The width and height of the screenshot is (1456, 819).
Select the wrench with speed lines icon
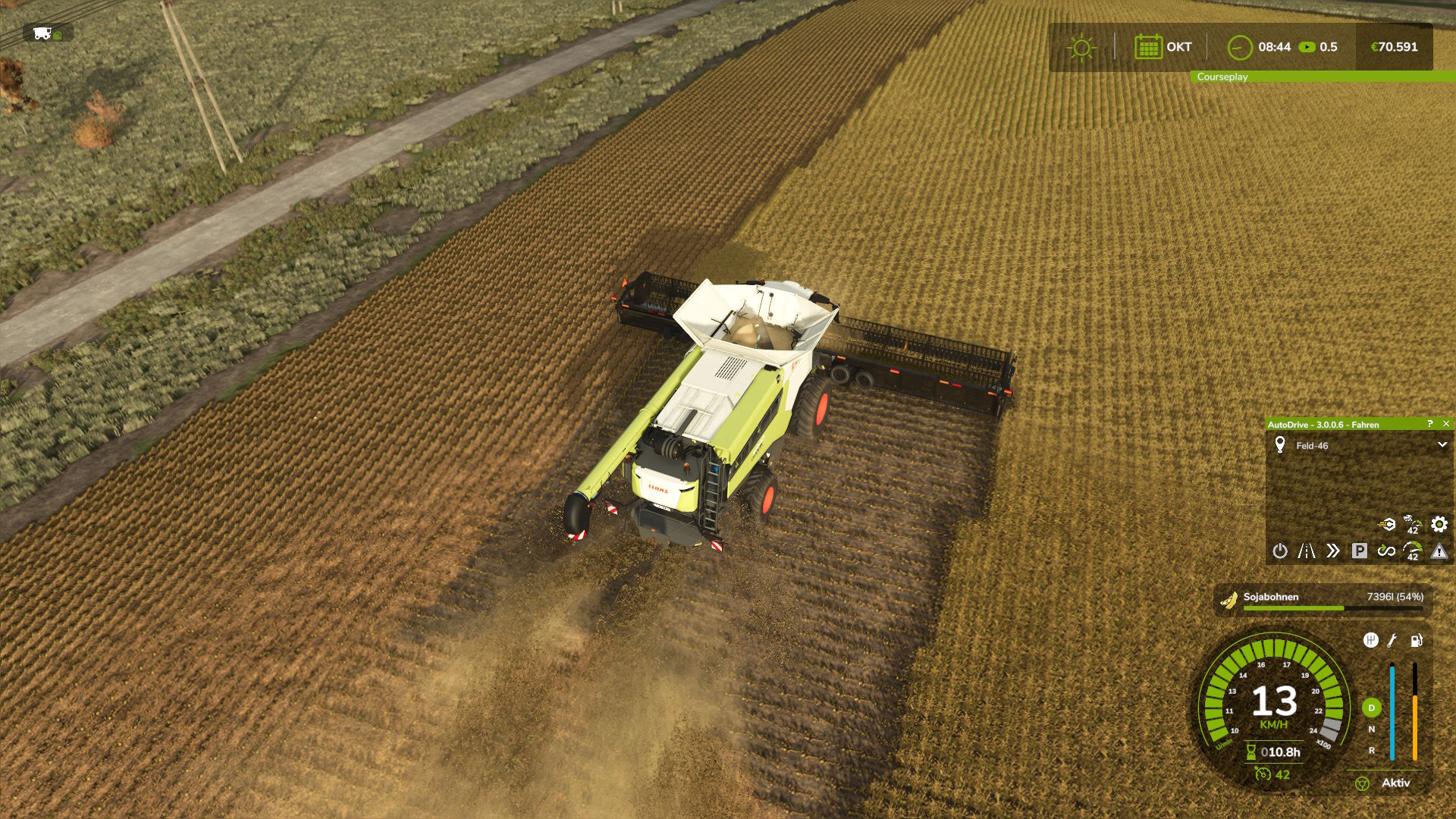1386,524
